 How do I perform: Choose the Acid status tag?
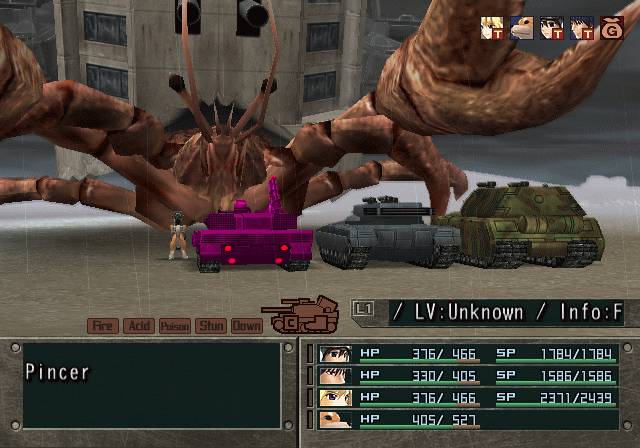tap(138, 326)
